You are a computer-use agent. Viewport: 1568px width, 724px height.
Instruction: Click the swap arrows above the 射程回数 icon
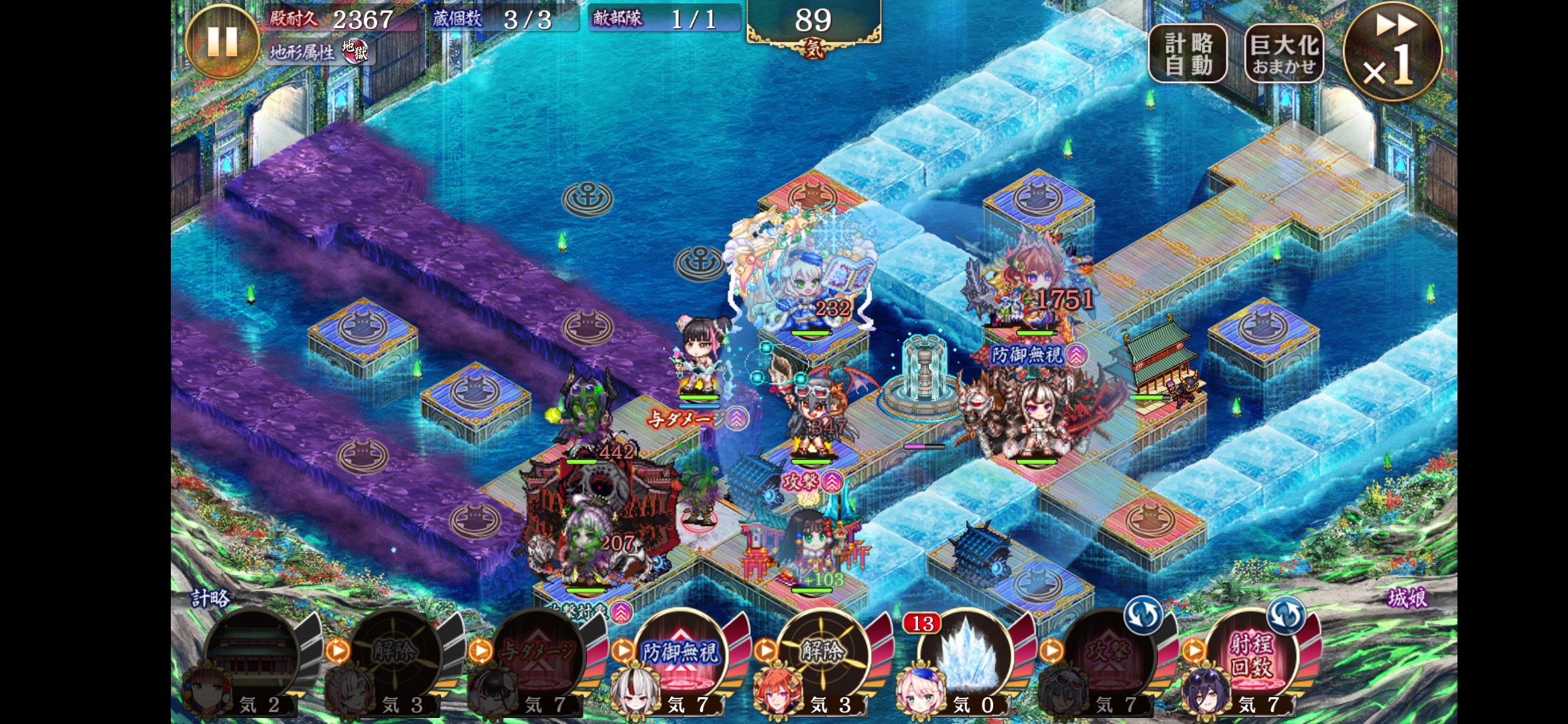click(1286, 615)
